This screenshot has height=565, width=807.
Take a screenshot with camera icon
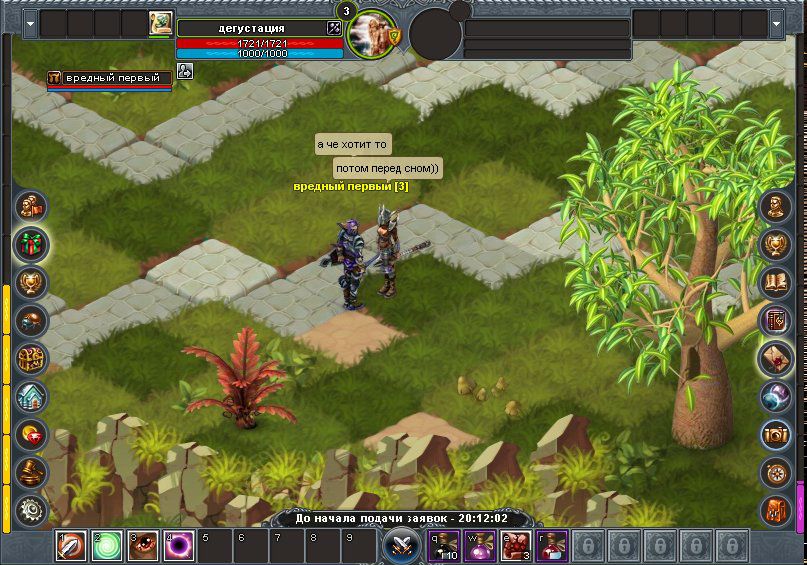click(776, 434)
